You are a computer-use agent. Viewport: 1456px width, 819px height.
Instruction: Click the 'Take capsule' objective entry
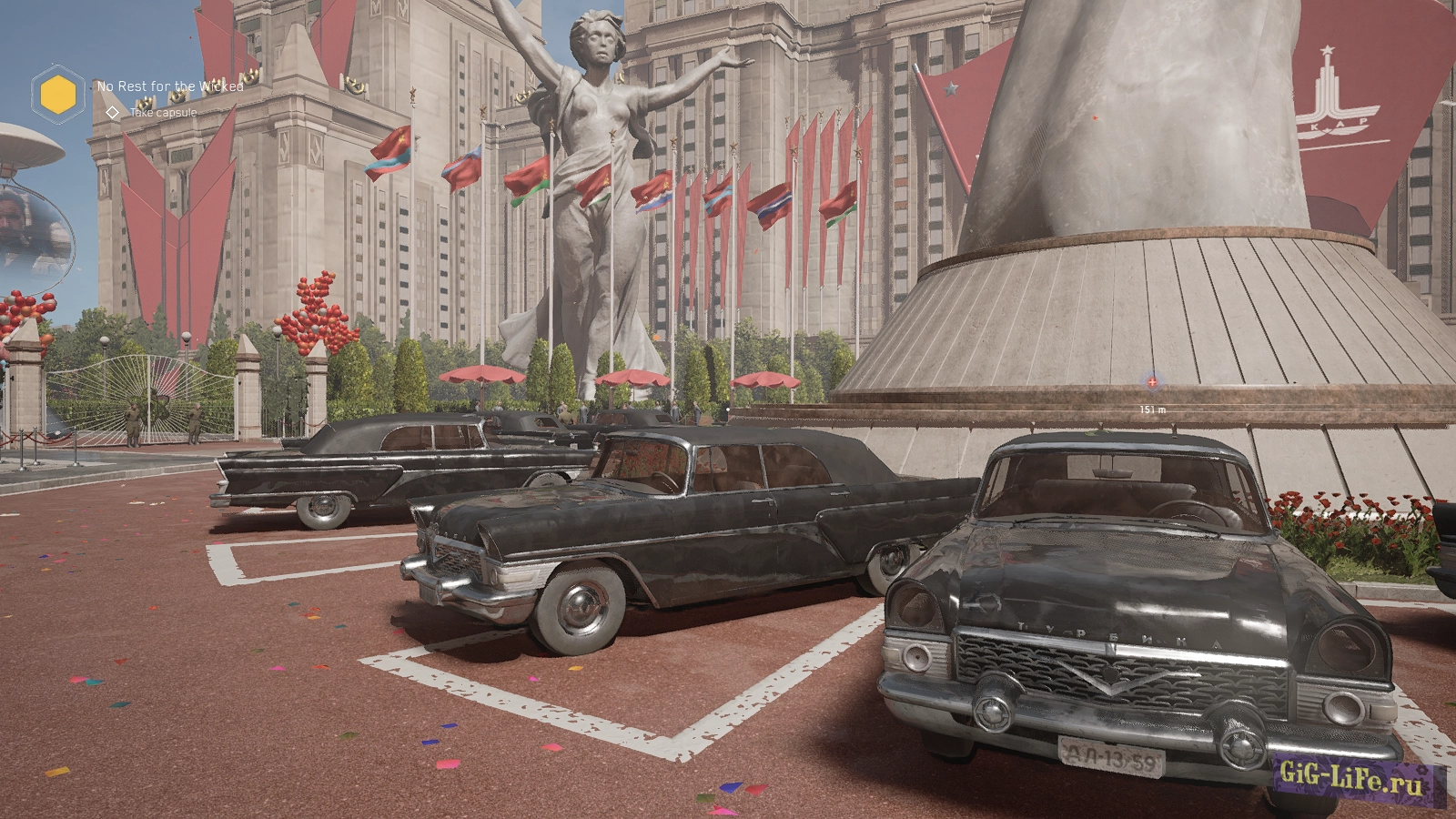pyautogui.click(x=163, y=113)
